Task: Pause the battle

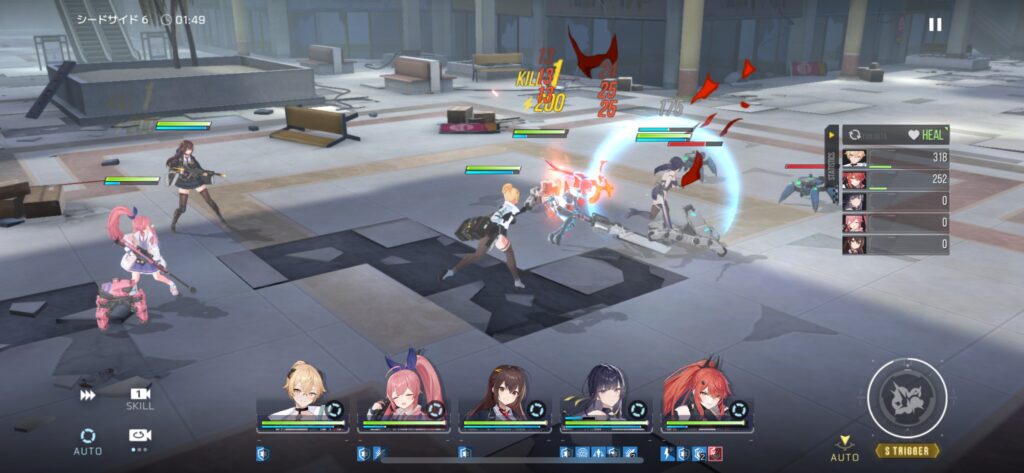Action: pyautogui.click(x=935, y=25)
